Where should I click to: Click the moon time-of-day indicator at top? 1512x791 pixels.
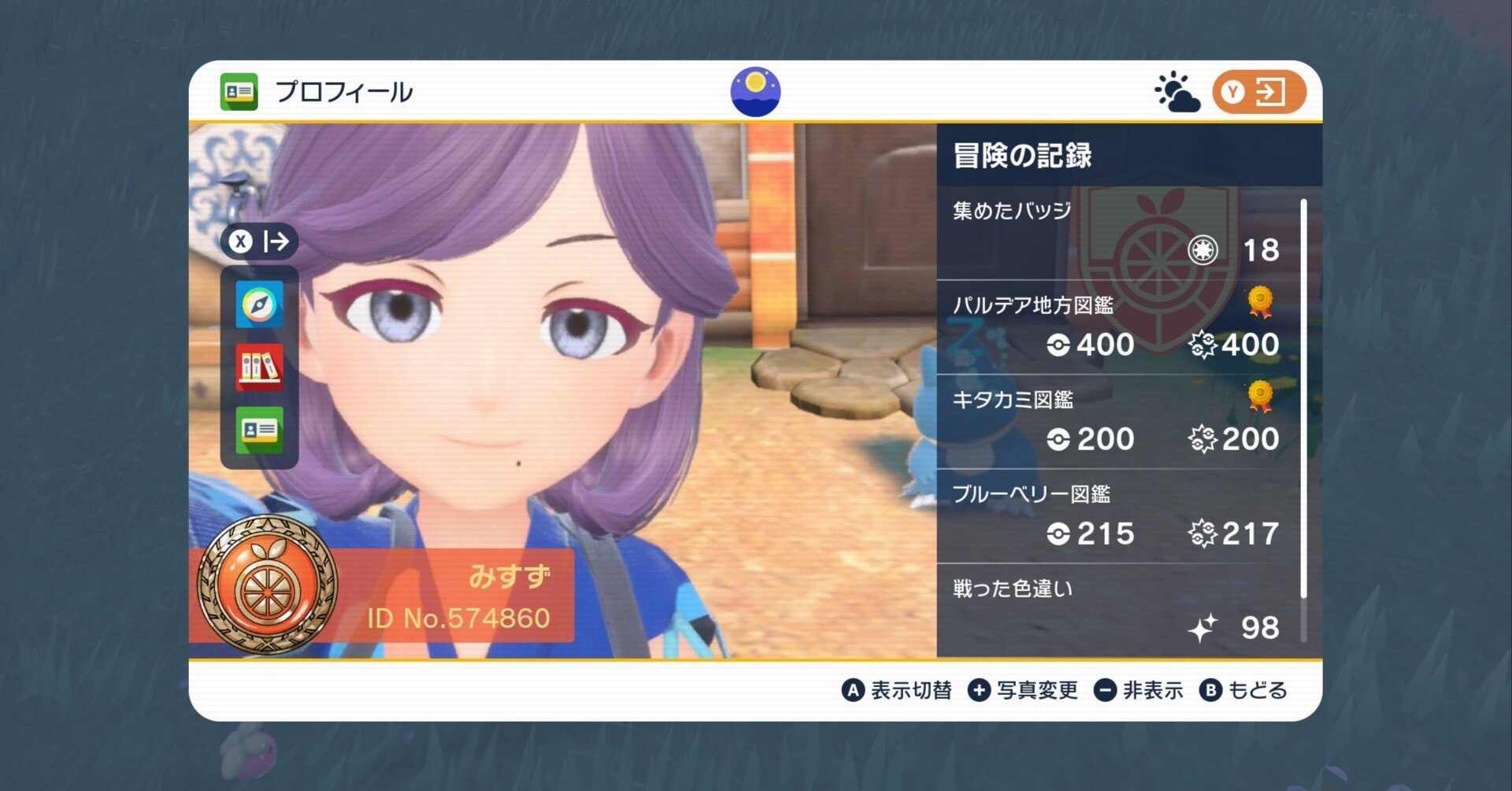coord(755,91)
